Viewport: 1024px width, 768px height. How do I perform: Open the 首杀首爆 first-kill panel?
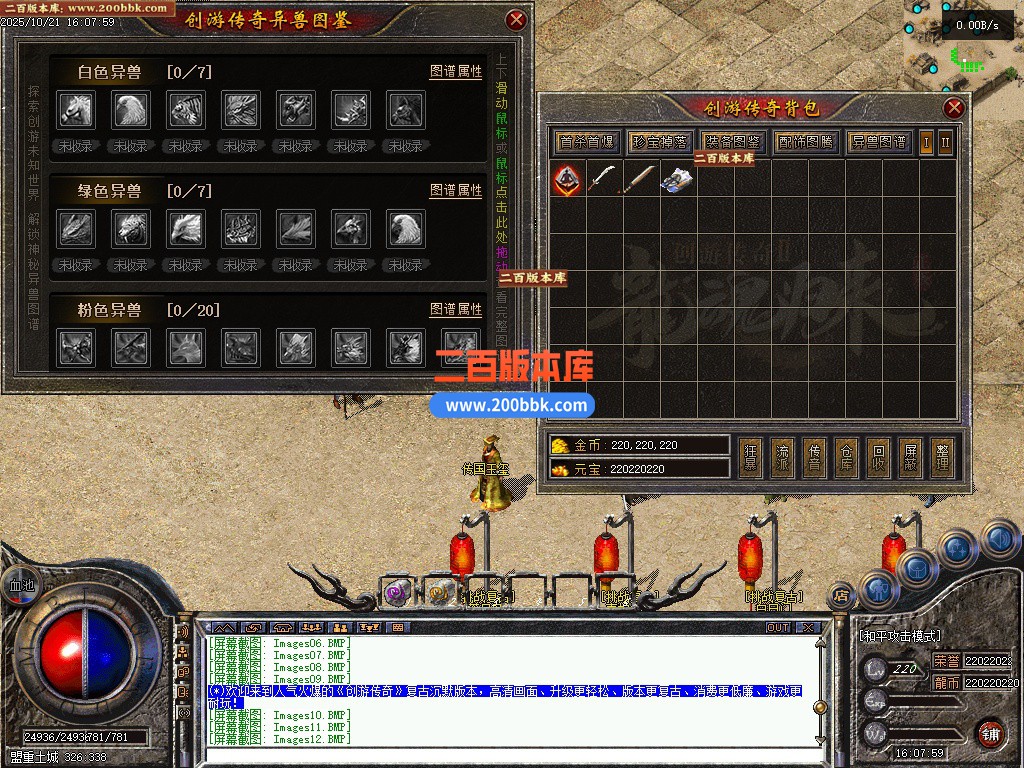tap(587, 142)
